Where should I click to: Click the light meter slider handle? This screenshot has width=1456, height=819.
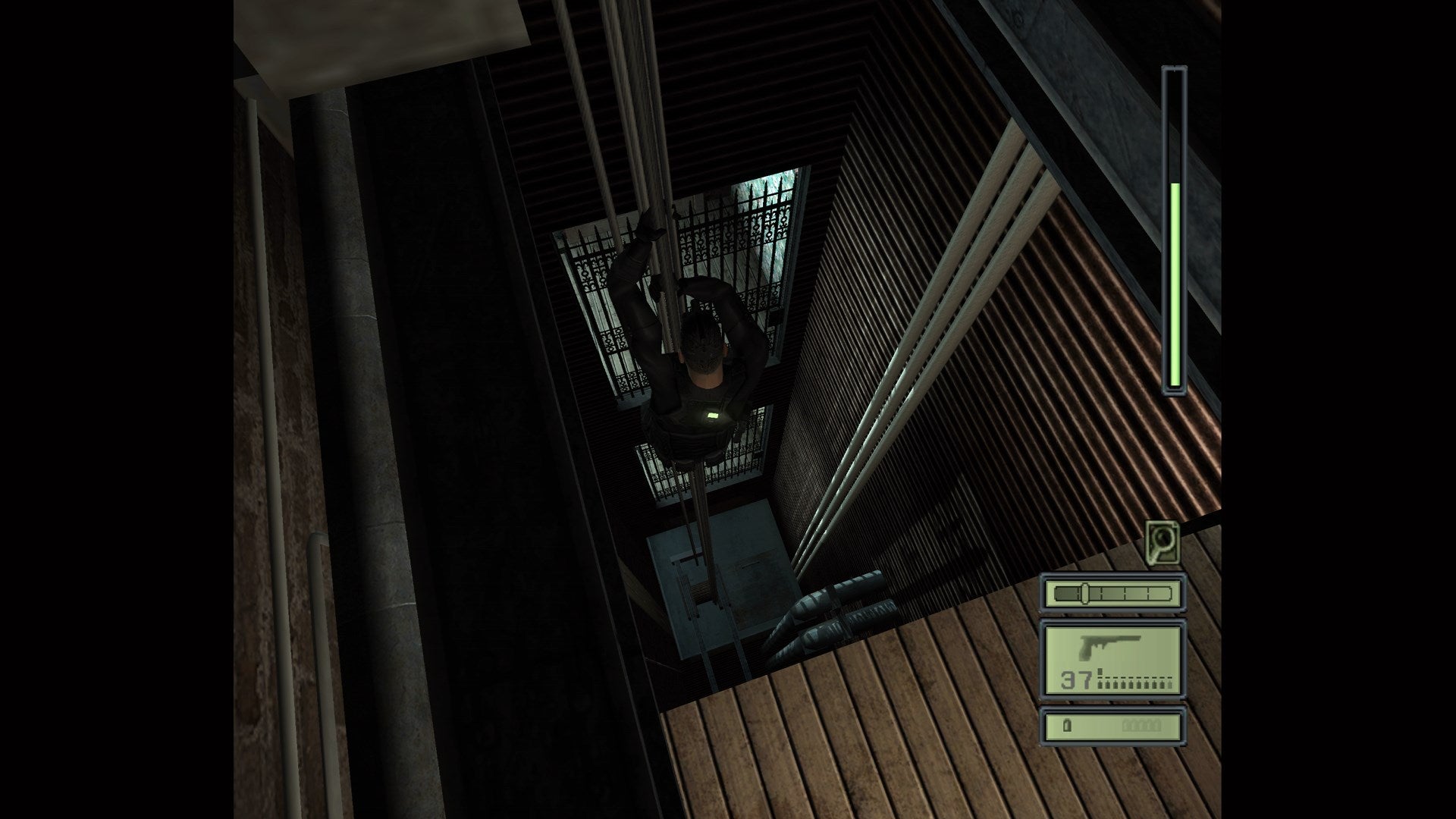coord(1084,593)
